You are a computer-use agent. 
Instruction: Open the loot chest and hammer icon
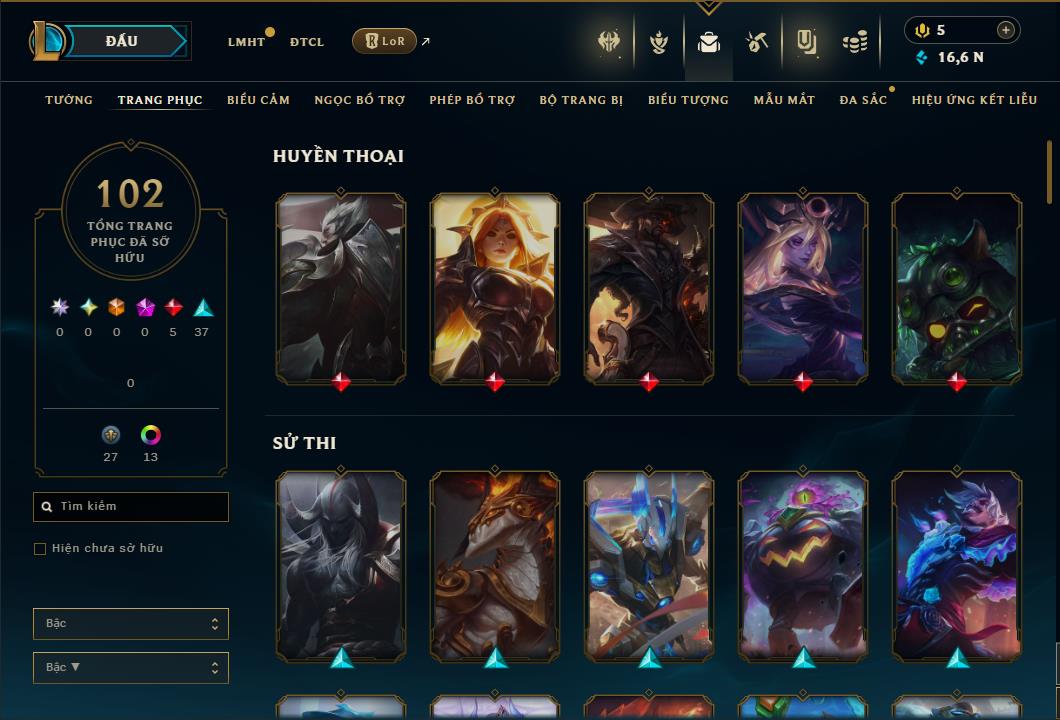pos(756,42)
